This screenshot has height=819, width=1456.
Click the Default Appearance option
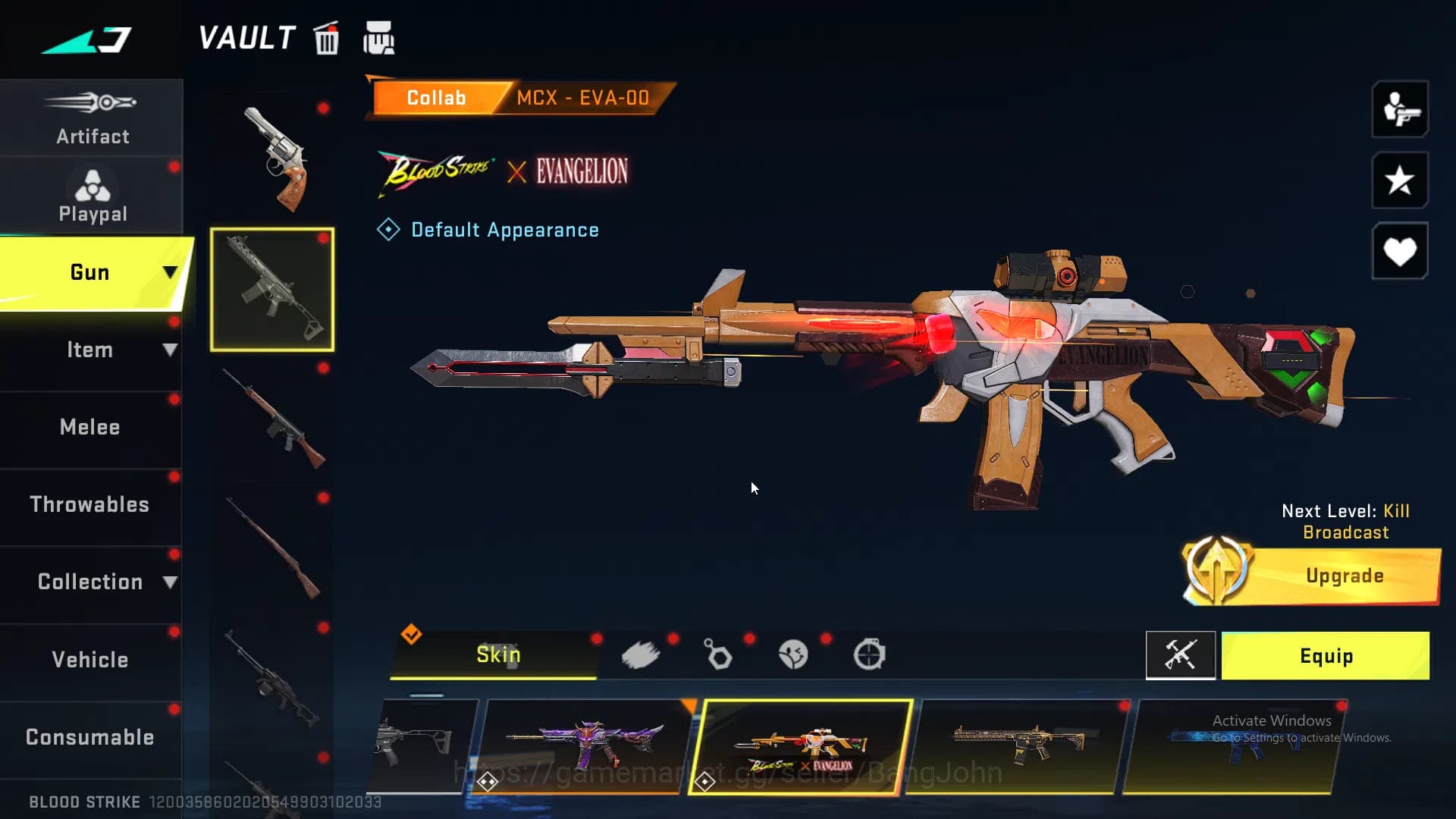tap(504, 230)
